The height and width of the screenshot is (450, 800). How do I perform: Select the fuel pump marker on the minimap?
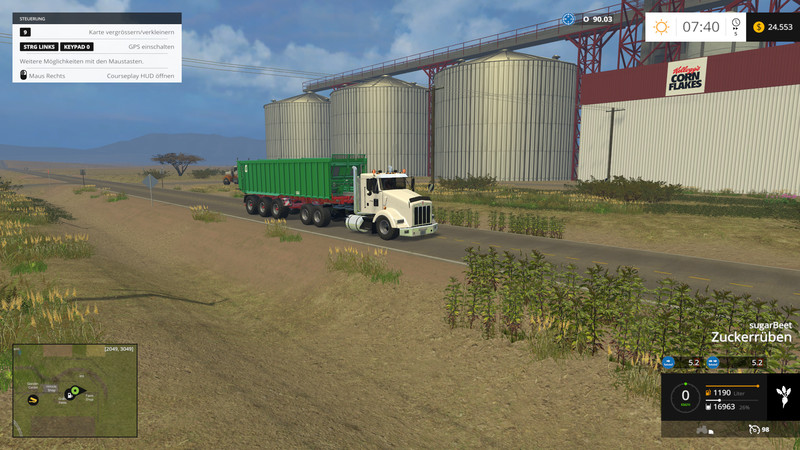pyautogui.click(x=67, y=397)
